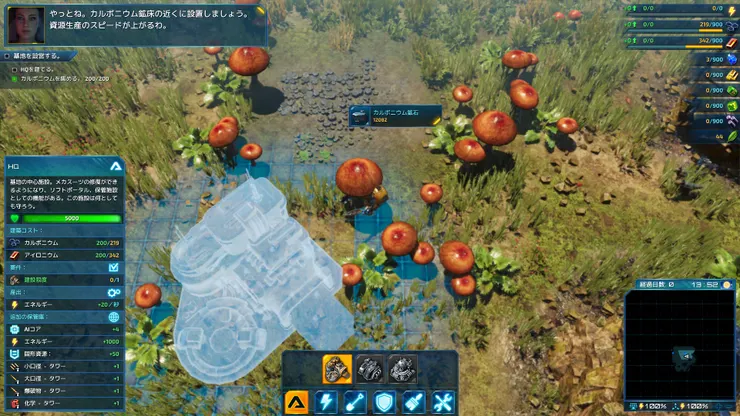Choose the second grey building icon
This screenshot has height=416, width=740.
370,369
